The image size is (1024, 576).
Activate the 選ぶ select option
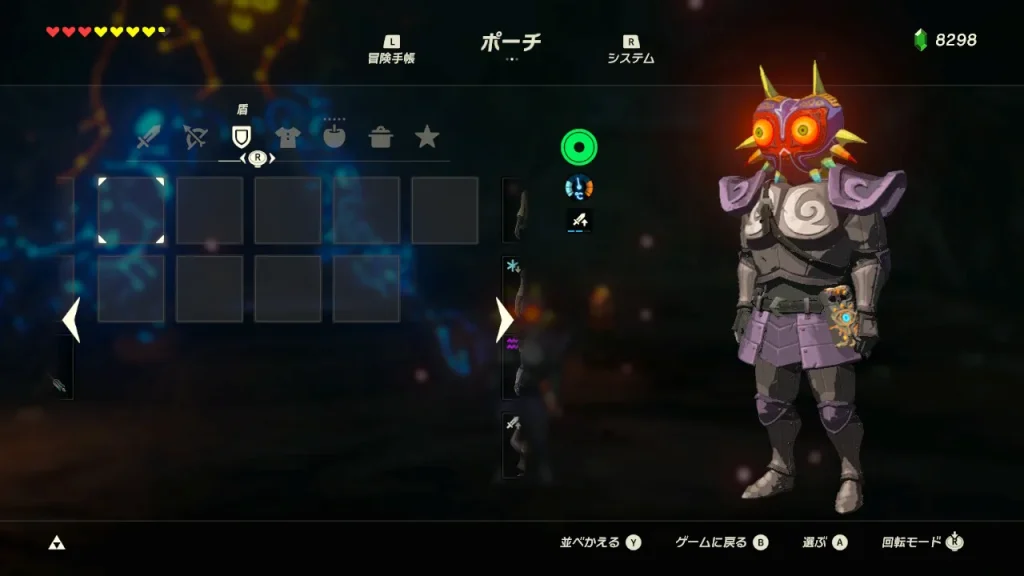click(824, 542)
